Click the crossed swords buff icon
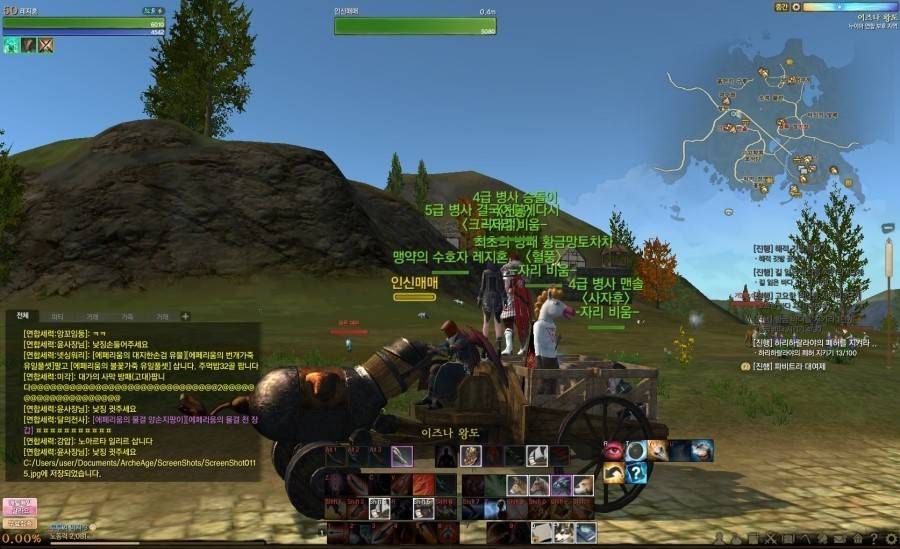This screenshot has width=900, height=549. (46, 45)
